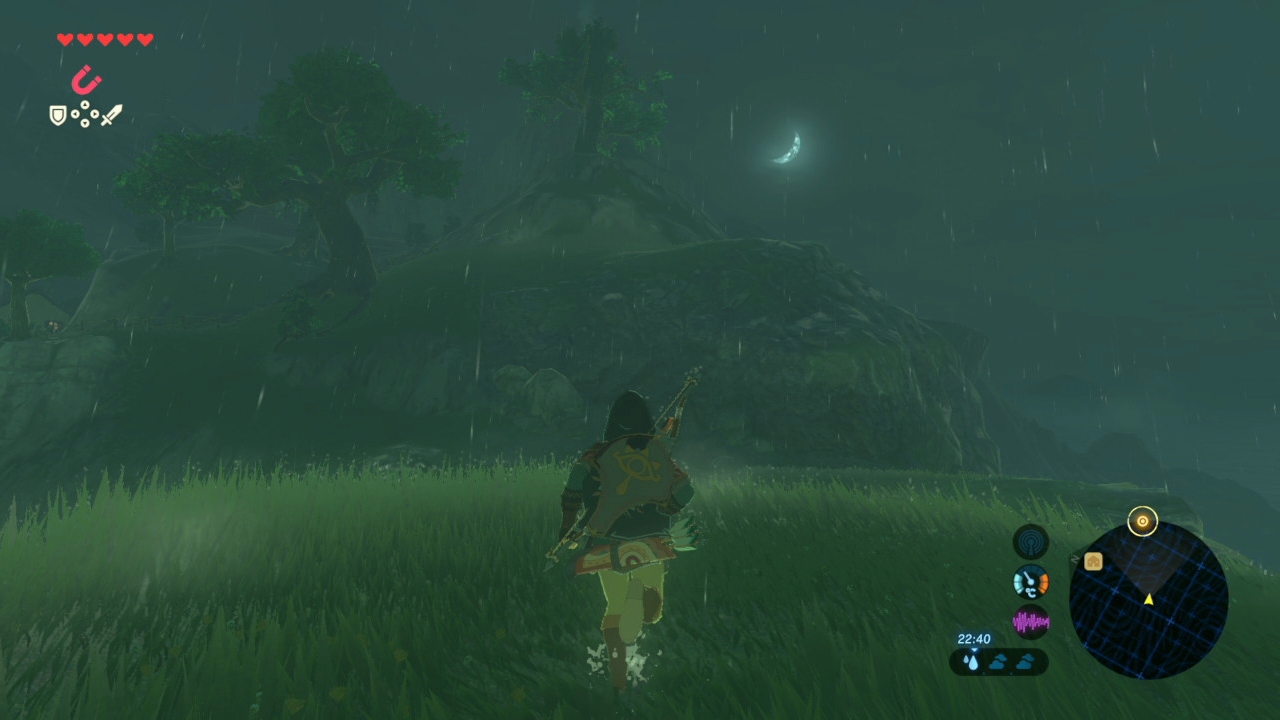The height and width of the screenshot is (720, 1280).
Task: Toggle the first heart in the health bar
Action: pyautogui.click(x=65, y=38)
